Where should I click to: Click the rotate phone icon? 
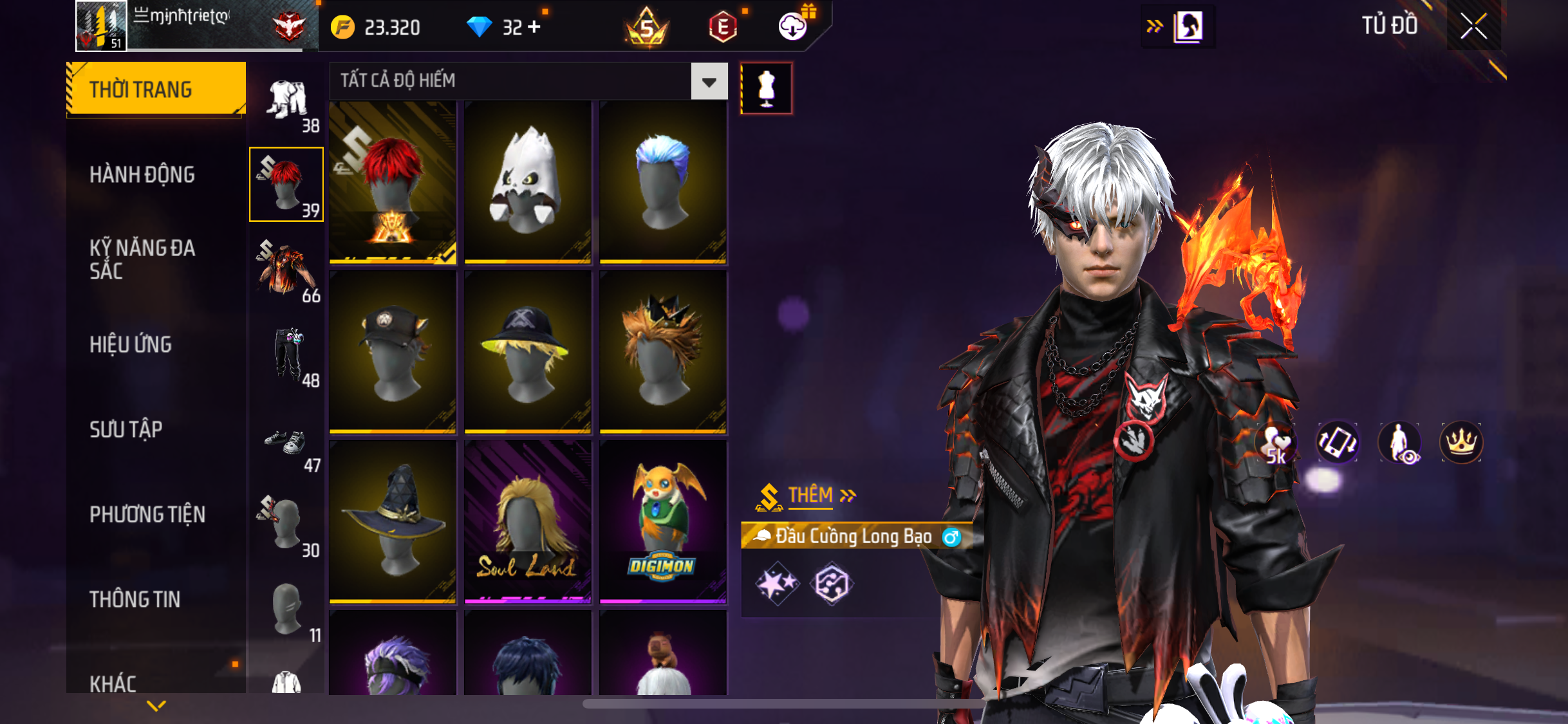1337,442
